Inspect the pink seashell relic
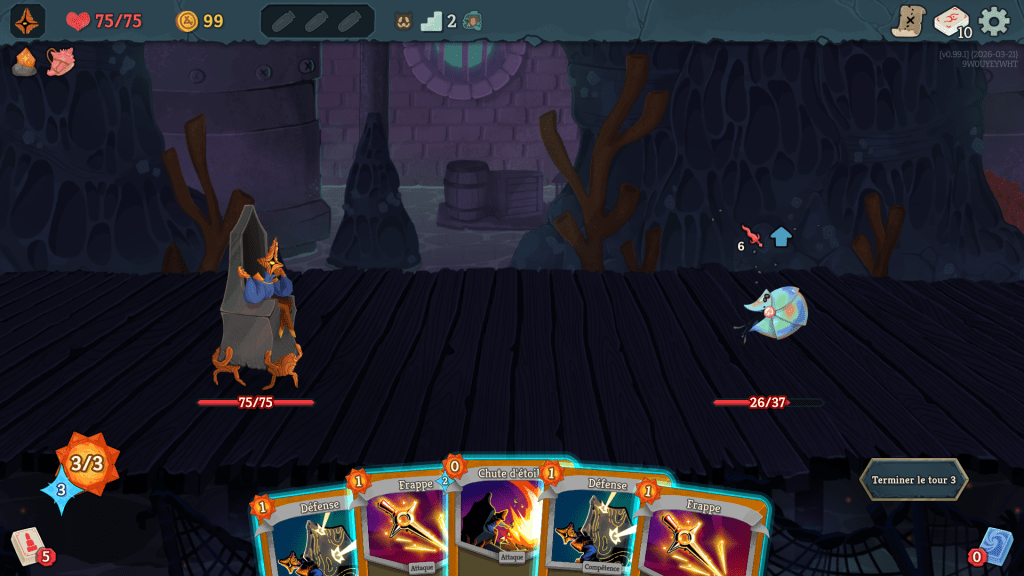Viewport: 1024px width, 576px height. click(60, 62)
